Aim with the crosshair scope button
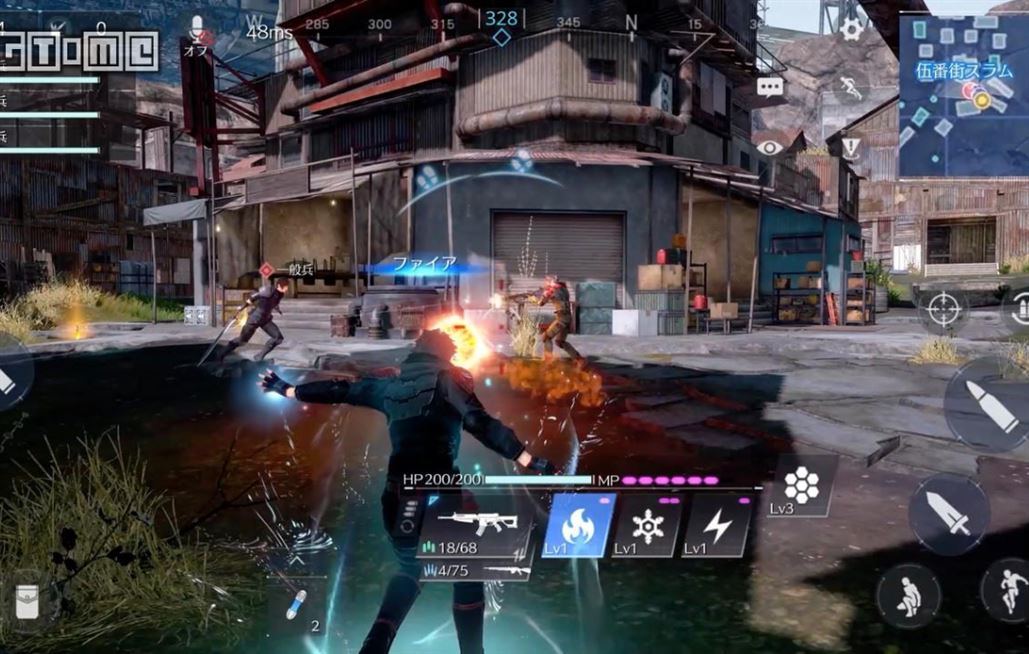Image resolution: width=1029 pixels, height=654 pixels. coord(943,309)
